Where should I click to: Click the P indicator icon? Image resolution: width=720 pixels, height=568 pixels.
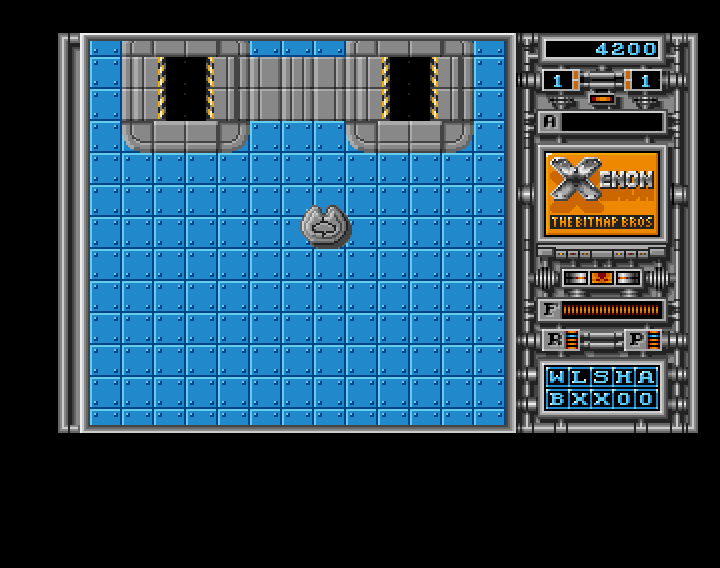click(x=636, y=340)
